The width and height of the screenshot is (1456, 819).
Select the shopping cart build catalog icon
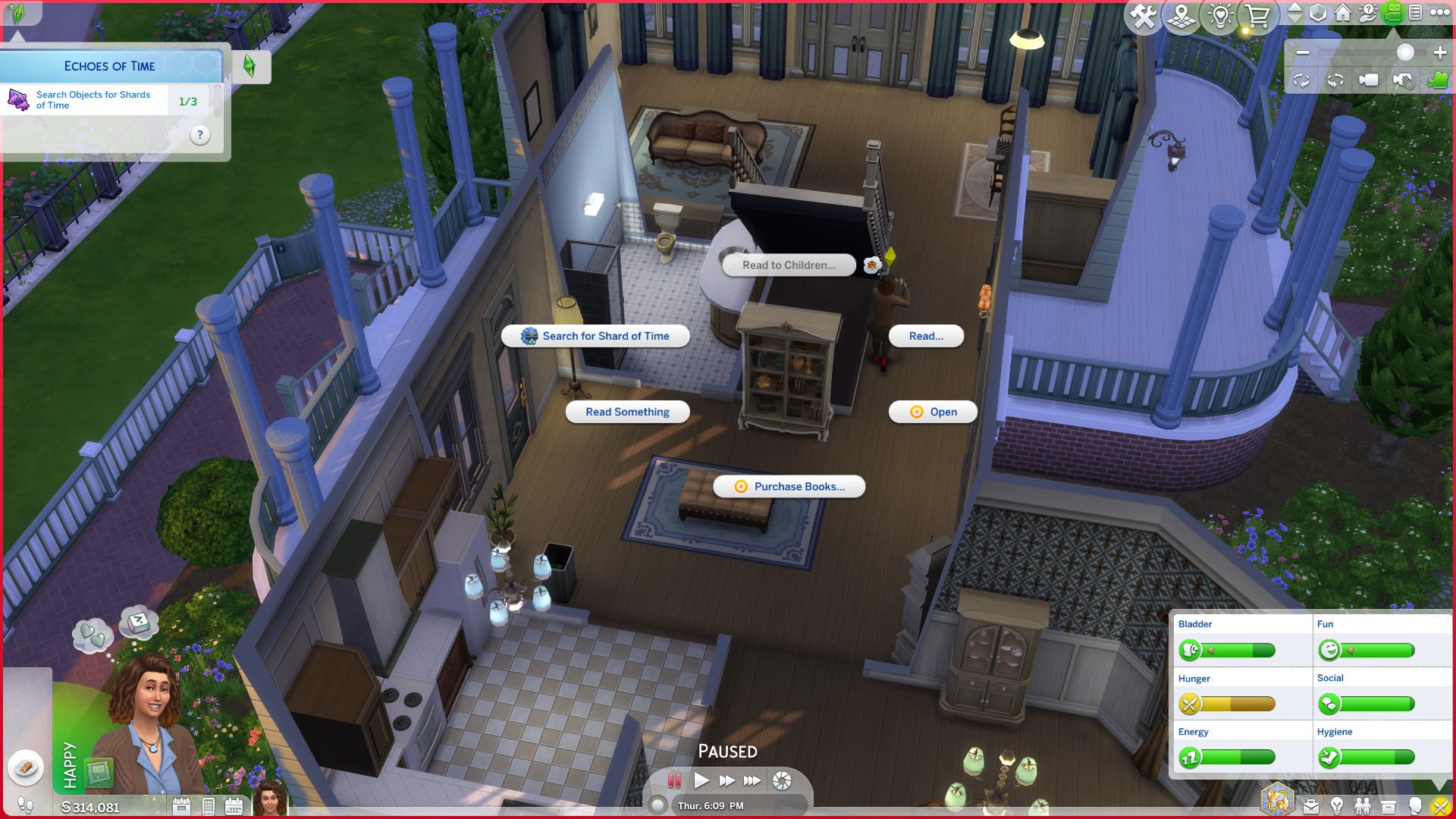click(1259, 14)
